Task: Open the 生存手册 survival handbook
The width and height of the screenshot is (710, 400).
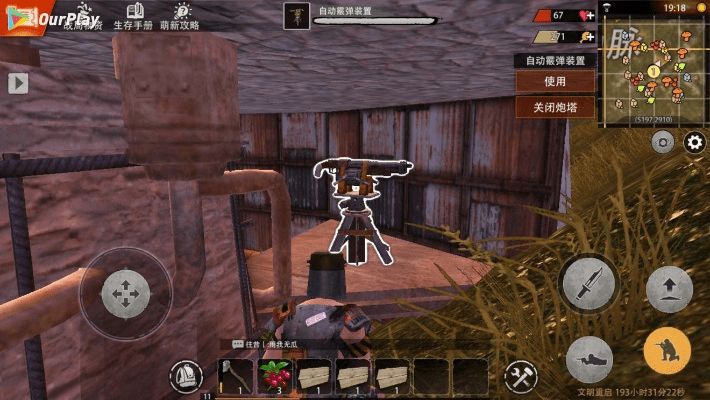Action: (x=133, y=16)
